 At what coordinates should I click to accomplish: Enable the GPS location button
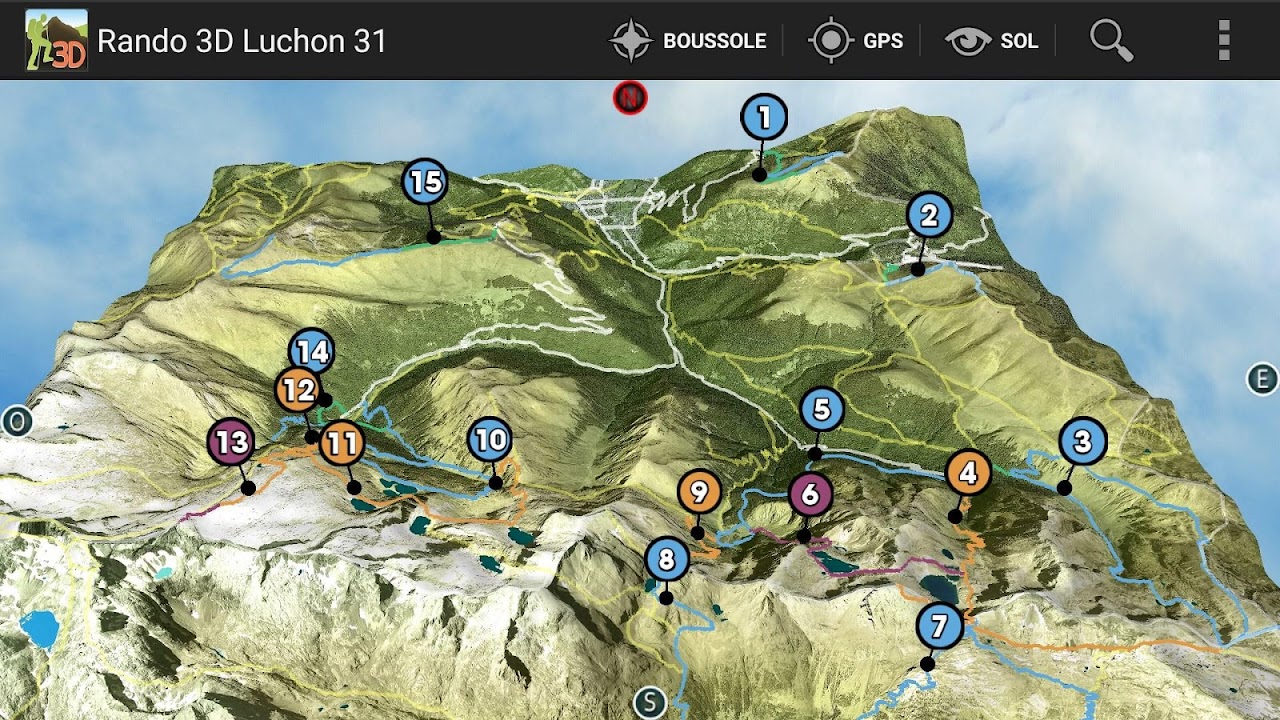pos(857,41)
